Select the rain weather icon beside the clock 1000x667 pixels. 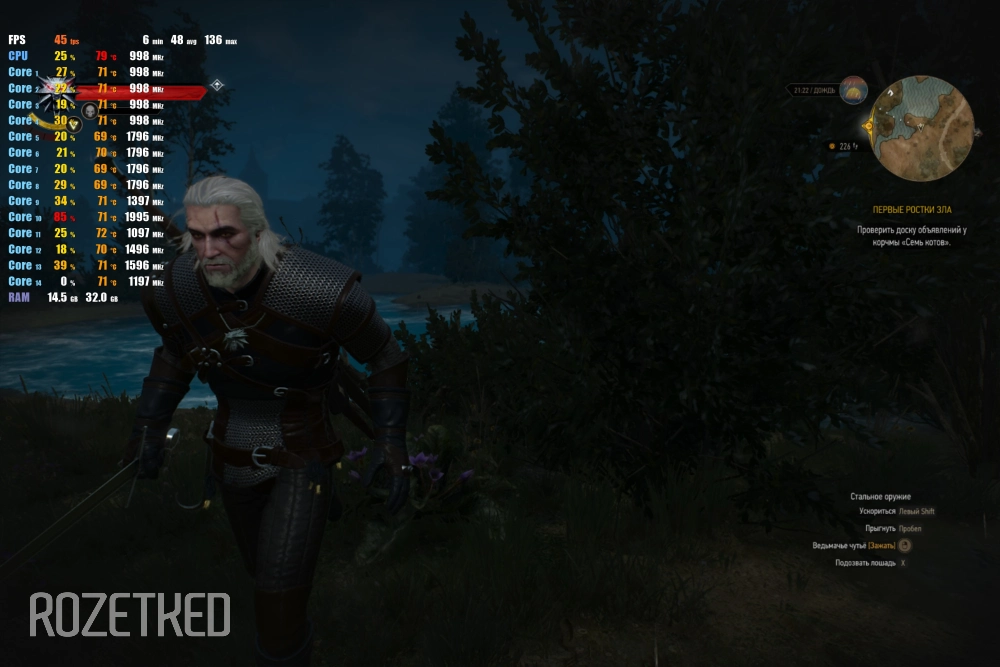853,90
